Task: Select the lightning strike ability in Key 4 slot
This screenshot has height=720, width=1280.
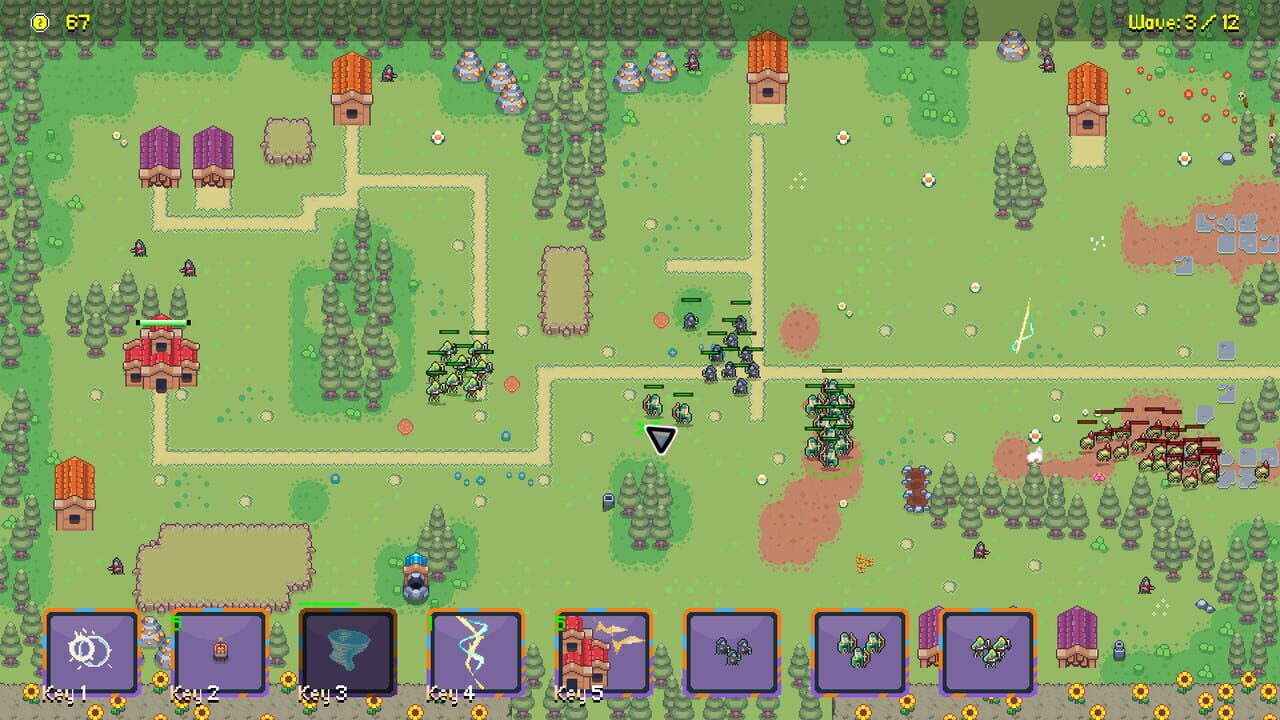Action: 476,653
